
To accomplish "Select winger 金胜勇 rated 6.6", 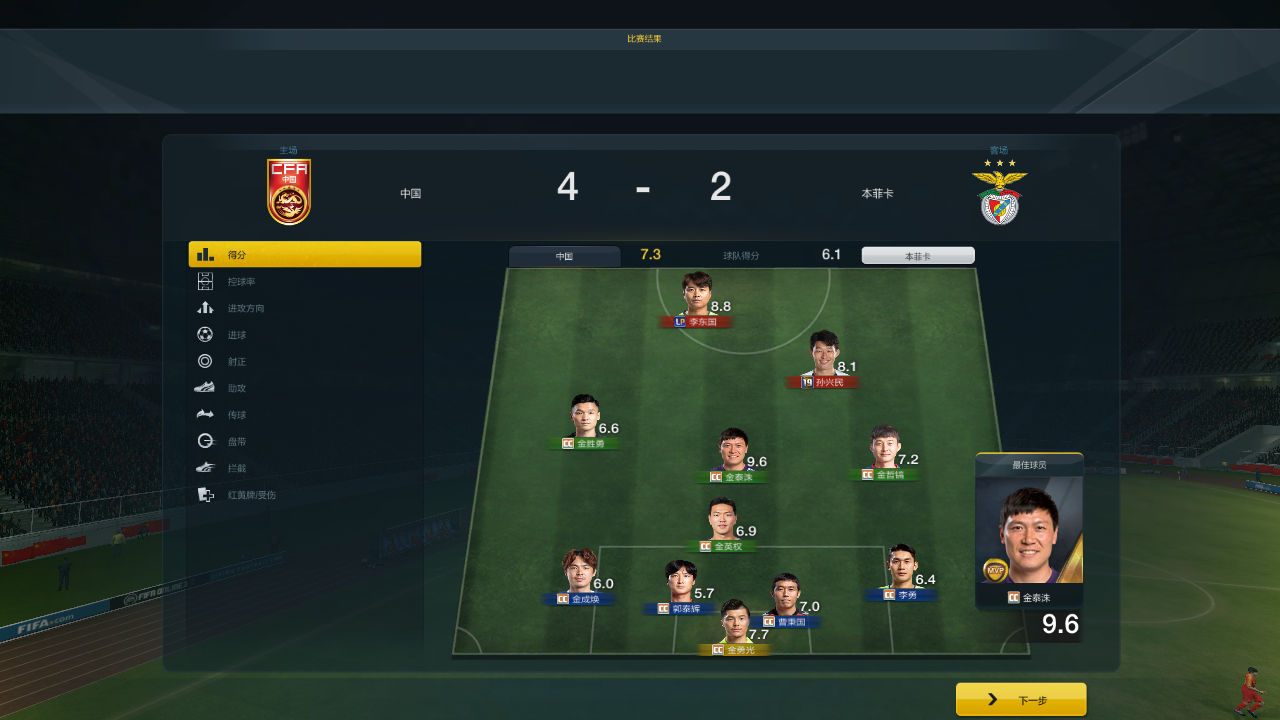I will click(x=585, y=422).
